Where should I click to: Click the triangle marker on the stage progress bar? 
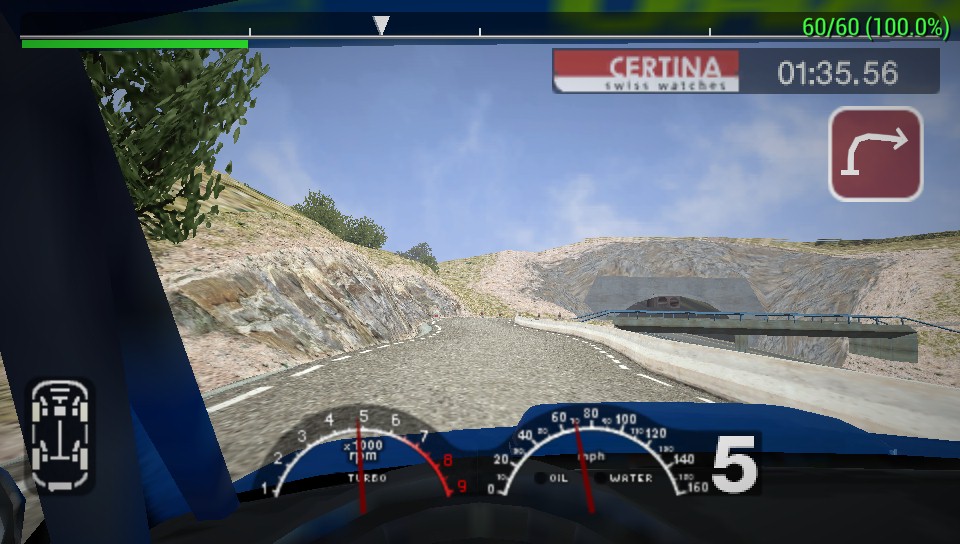point(380,25)
